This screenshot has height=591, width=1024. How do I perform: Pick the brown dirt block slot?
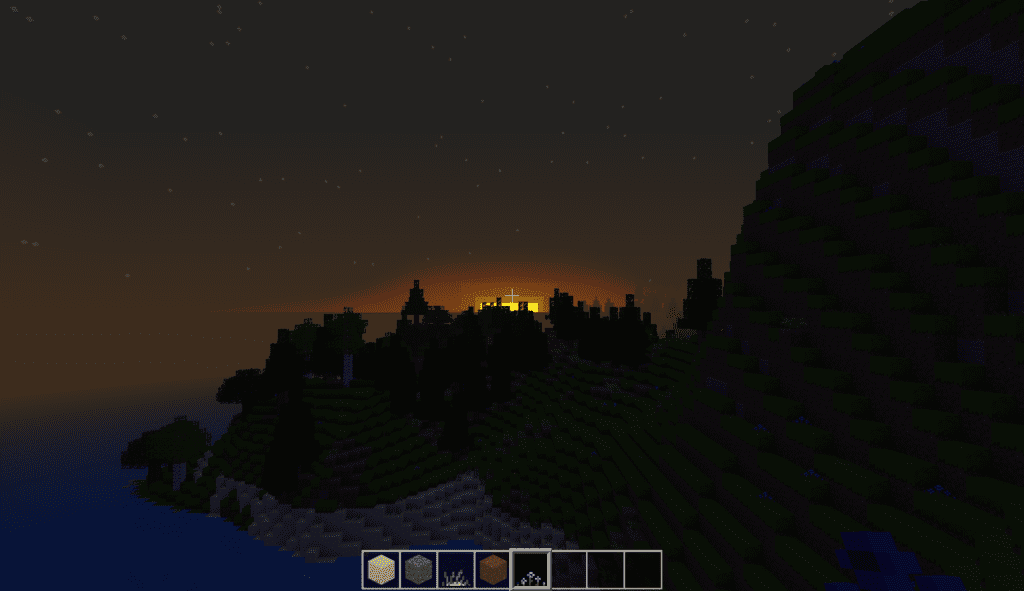click(492, 569)
